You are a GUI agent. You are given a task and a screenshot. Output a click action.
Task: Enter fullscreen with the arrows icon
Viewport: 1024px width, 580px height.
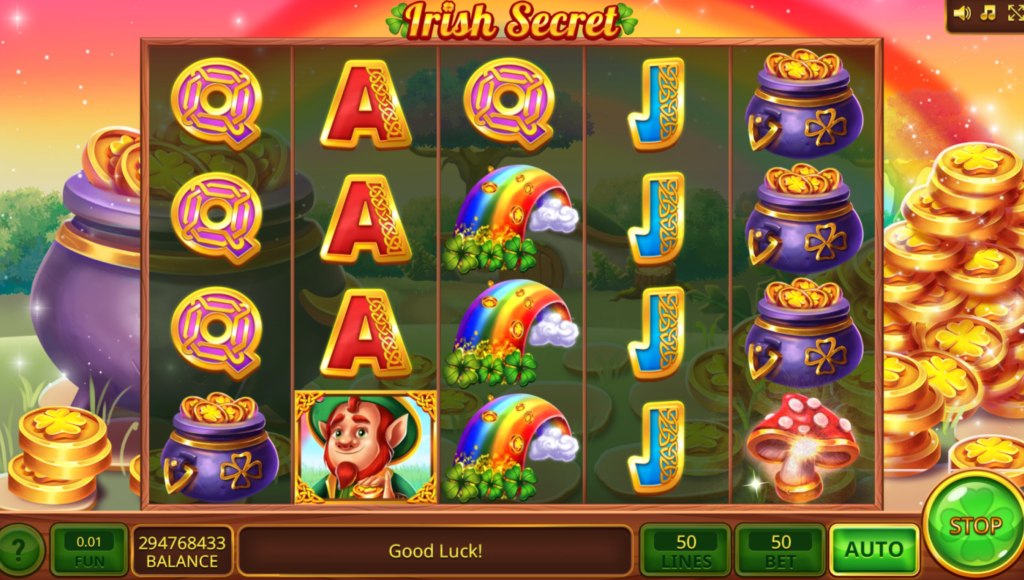(x=1014, y=13)
